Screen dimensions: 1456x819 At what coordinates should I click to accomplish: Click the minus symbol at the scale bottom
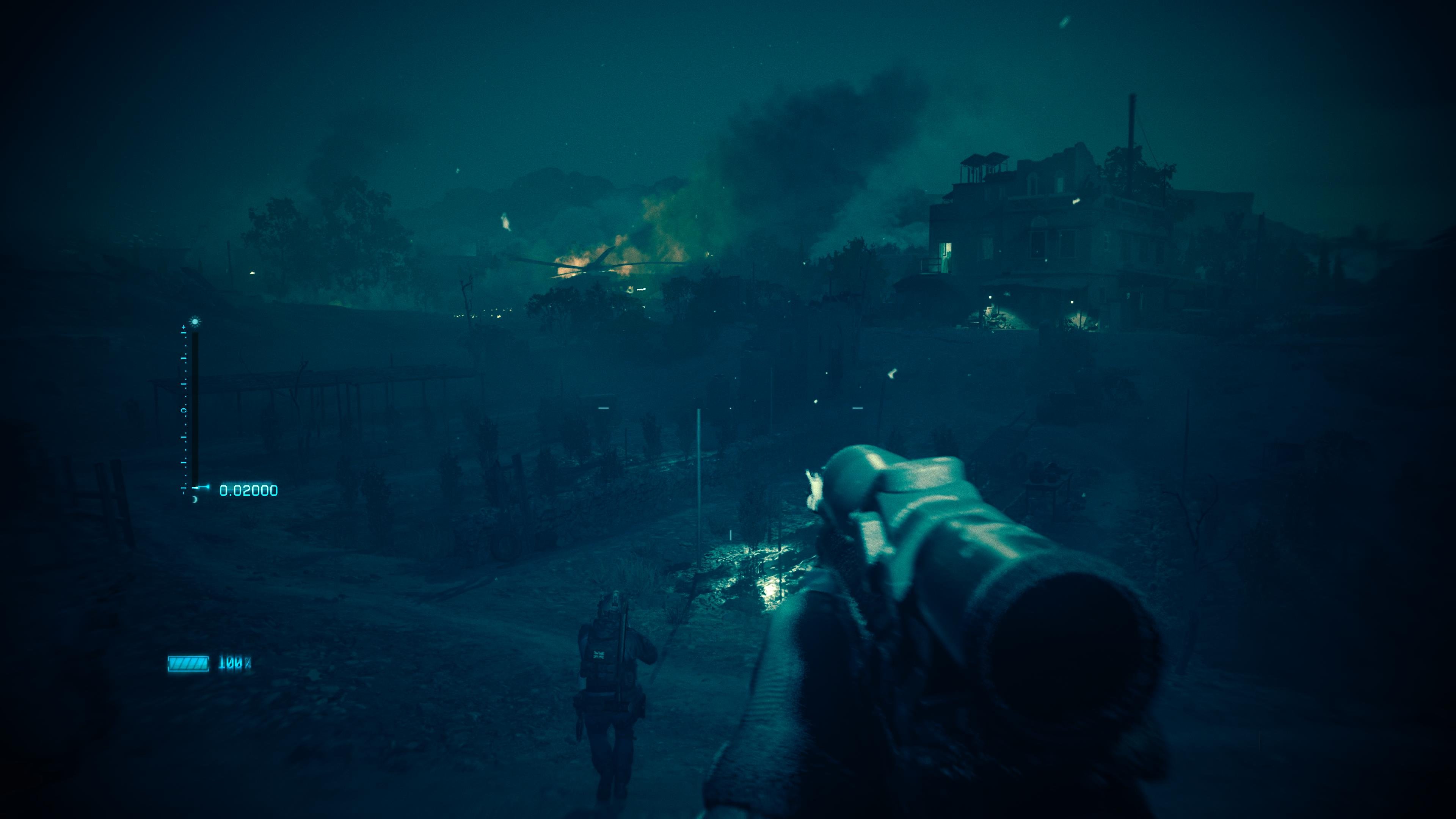click(x=184, y=488)
